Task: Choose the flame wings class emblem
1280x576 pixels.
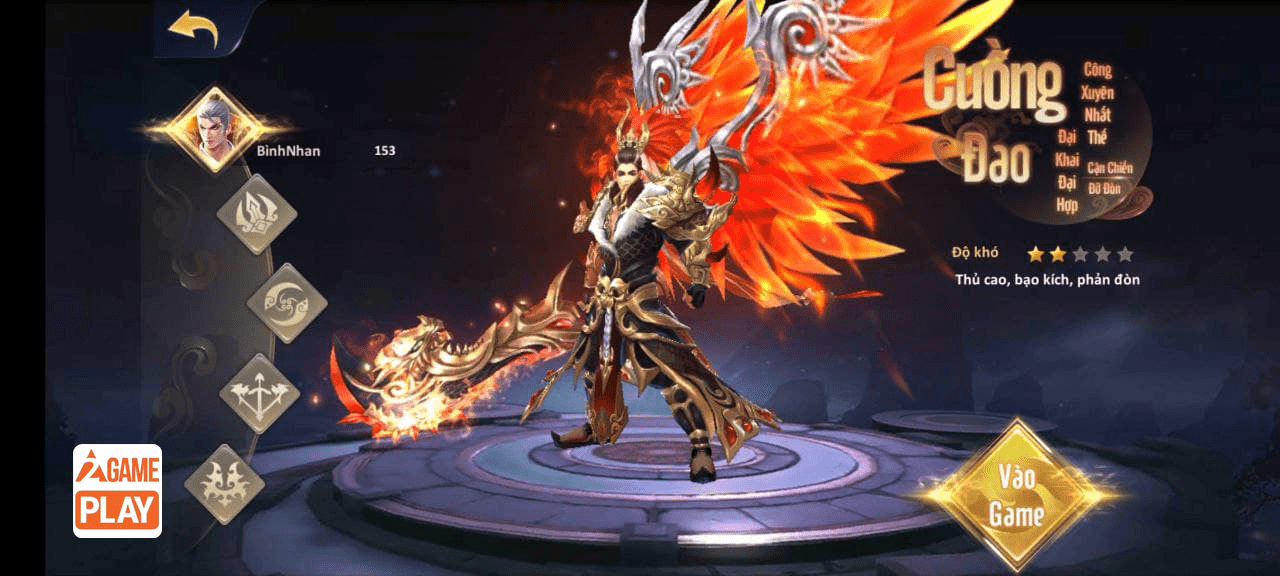Action: [x=225, y=483]
